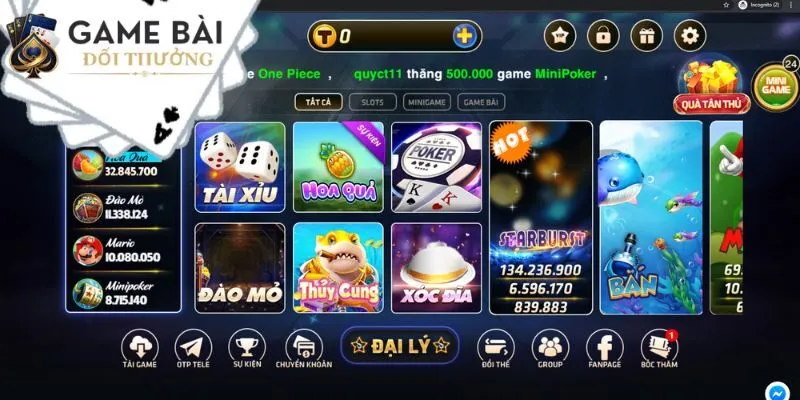The height and width of the screenshot is (400, 800).
Task: Open the Hoa Quả fruit game
Action: coord(337,167)
